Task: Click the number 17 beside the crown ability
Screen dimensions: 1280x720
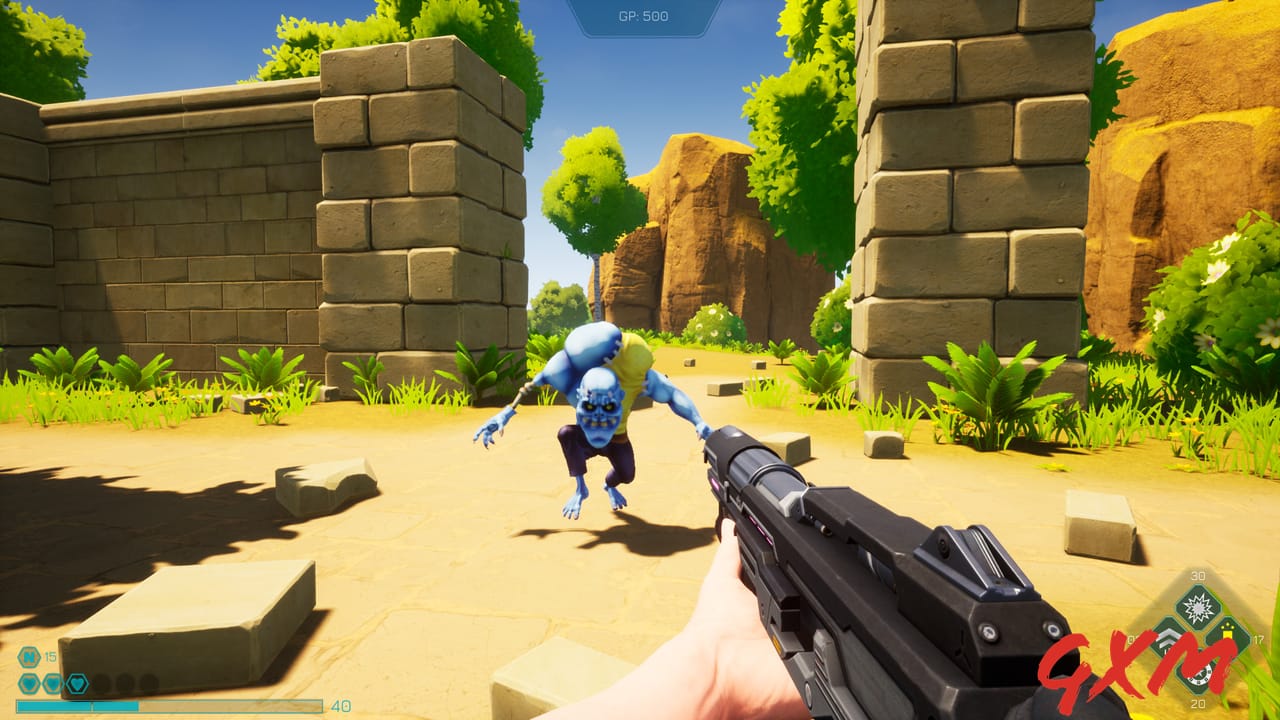Action: pos(1258,640)
